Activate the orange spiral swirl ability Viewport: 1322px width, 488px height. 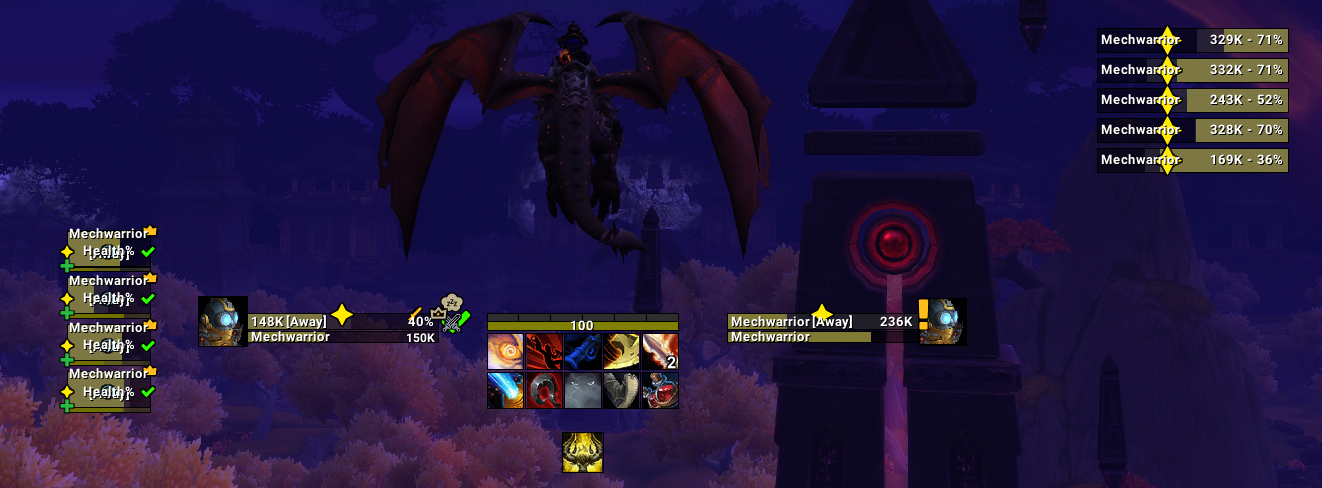tap(506, 352)
